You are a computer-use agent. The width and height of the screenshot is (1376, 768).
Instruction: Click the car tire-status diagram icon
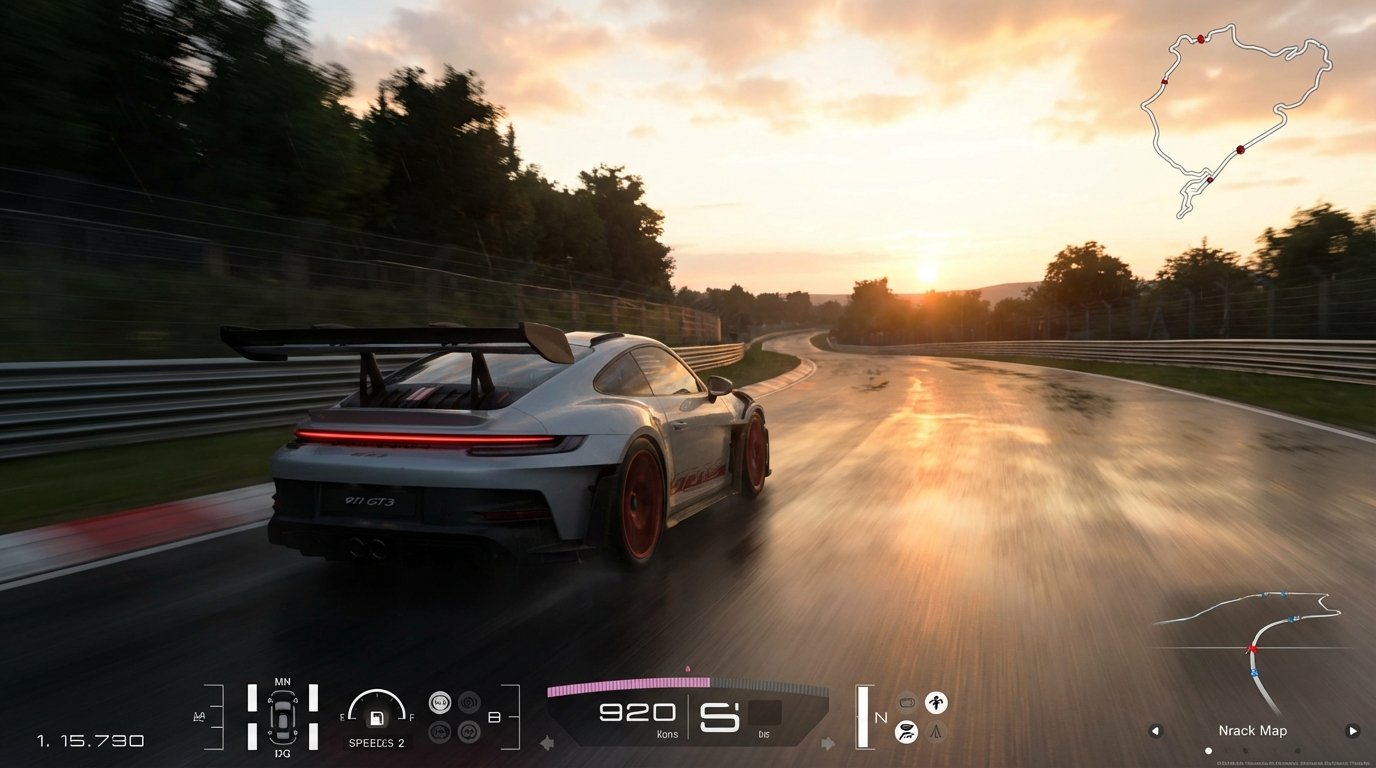pyautogui.click(x=283, y=715)
